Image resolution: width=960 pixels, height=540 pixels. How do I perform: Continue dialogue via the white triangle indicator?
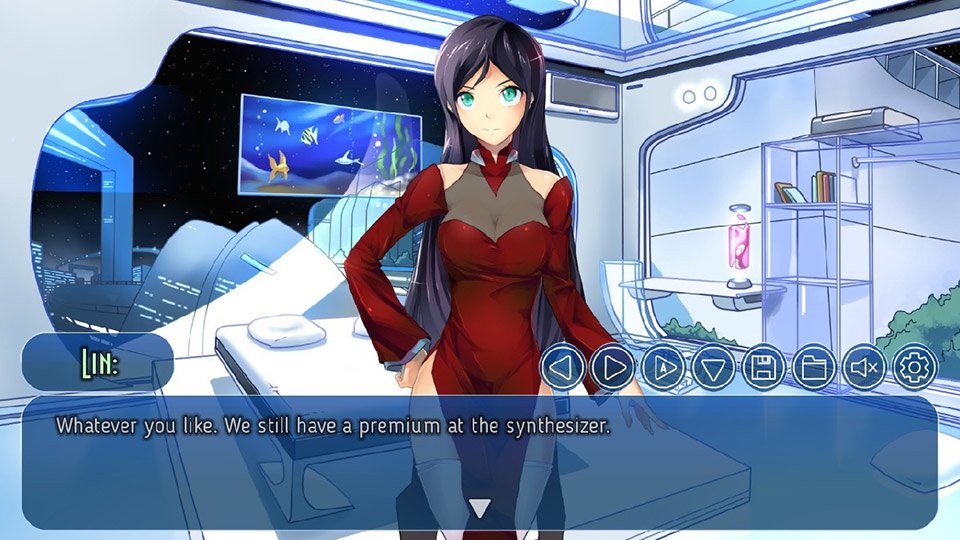click(480, 508)
